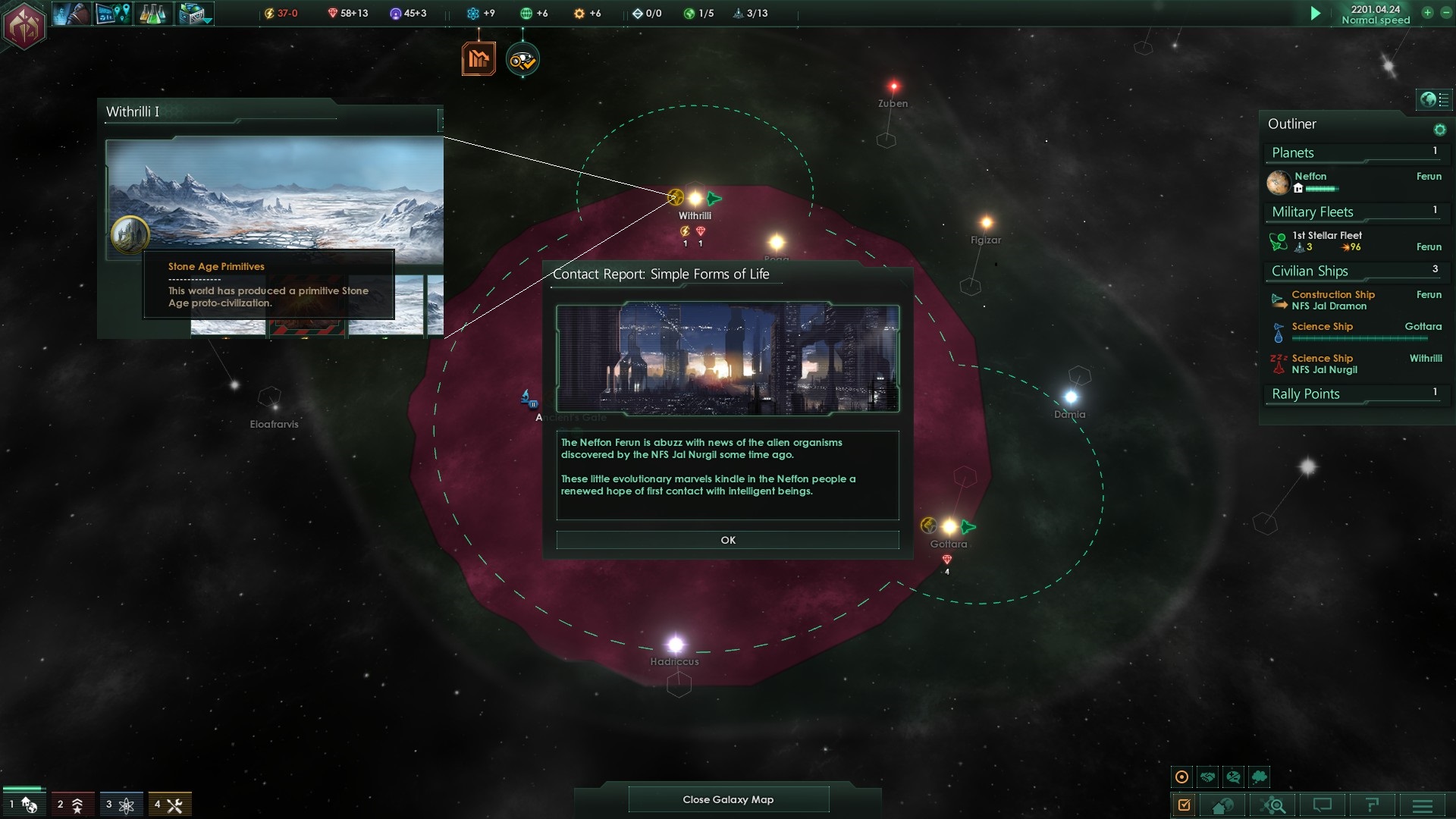The width and height of the screenshot is (1456, 819).
Task: Select control group 4 with tools icon
Action: pyautogui.click(x=168, y=805)
